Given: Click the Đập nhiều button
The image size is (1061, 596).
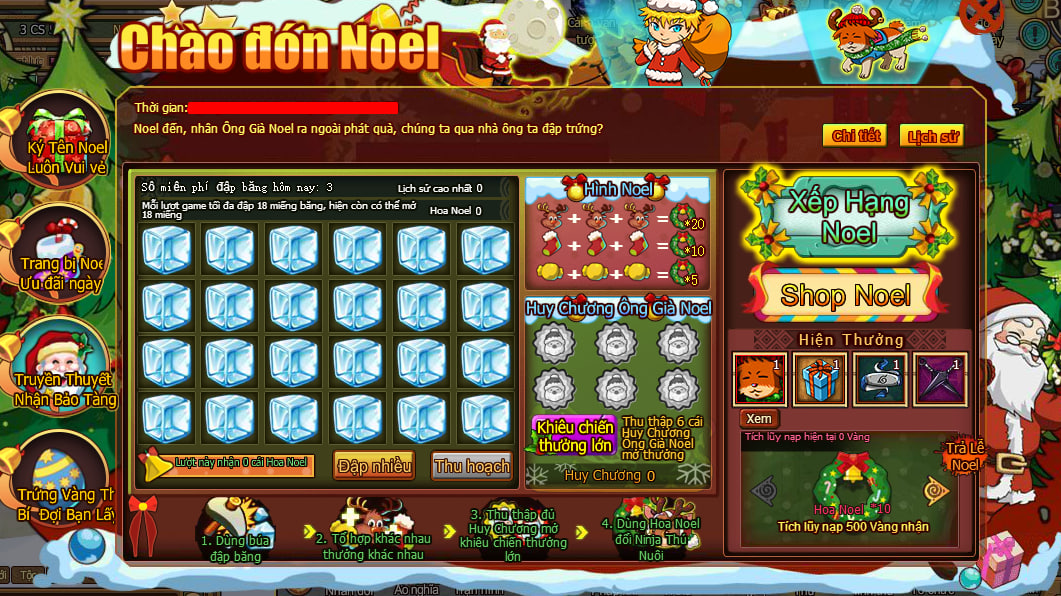Looking at the screenshot, I should pos(374,466).
